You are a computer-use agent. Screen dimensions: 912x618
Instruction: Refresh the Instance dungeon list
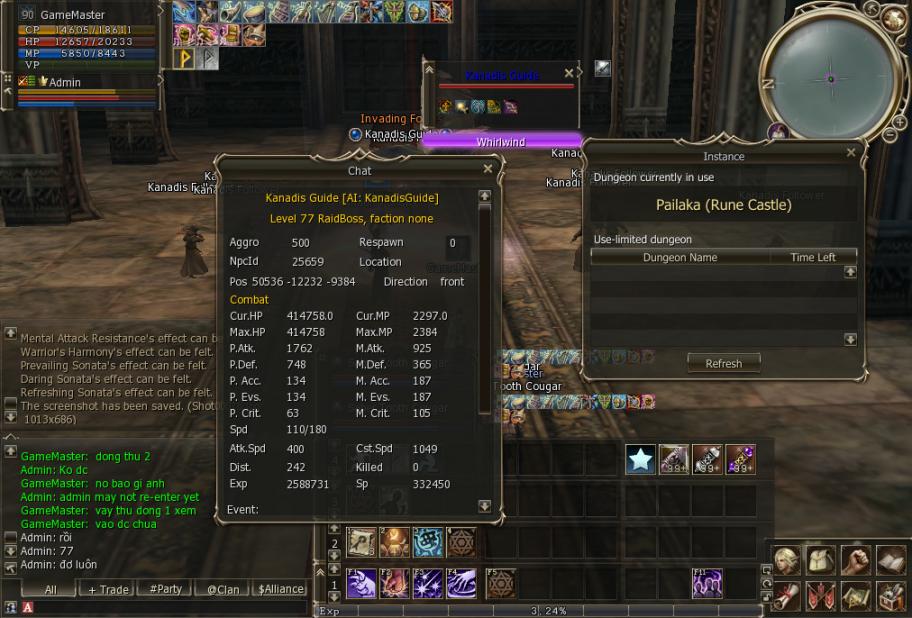point(723,363)
